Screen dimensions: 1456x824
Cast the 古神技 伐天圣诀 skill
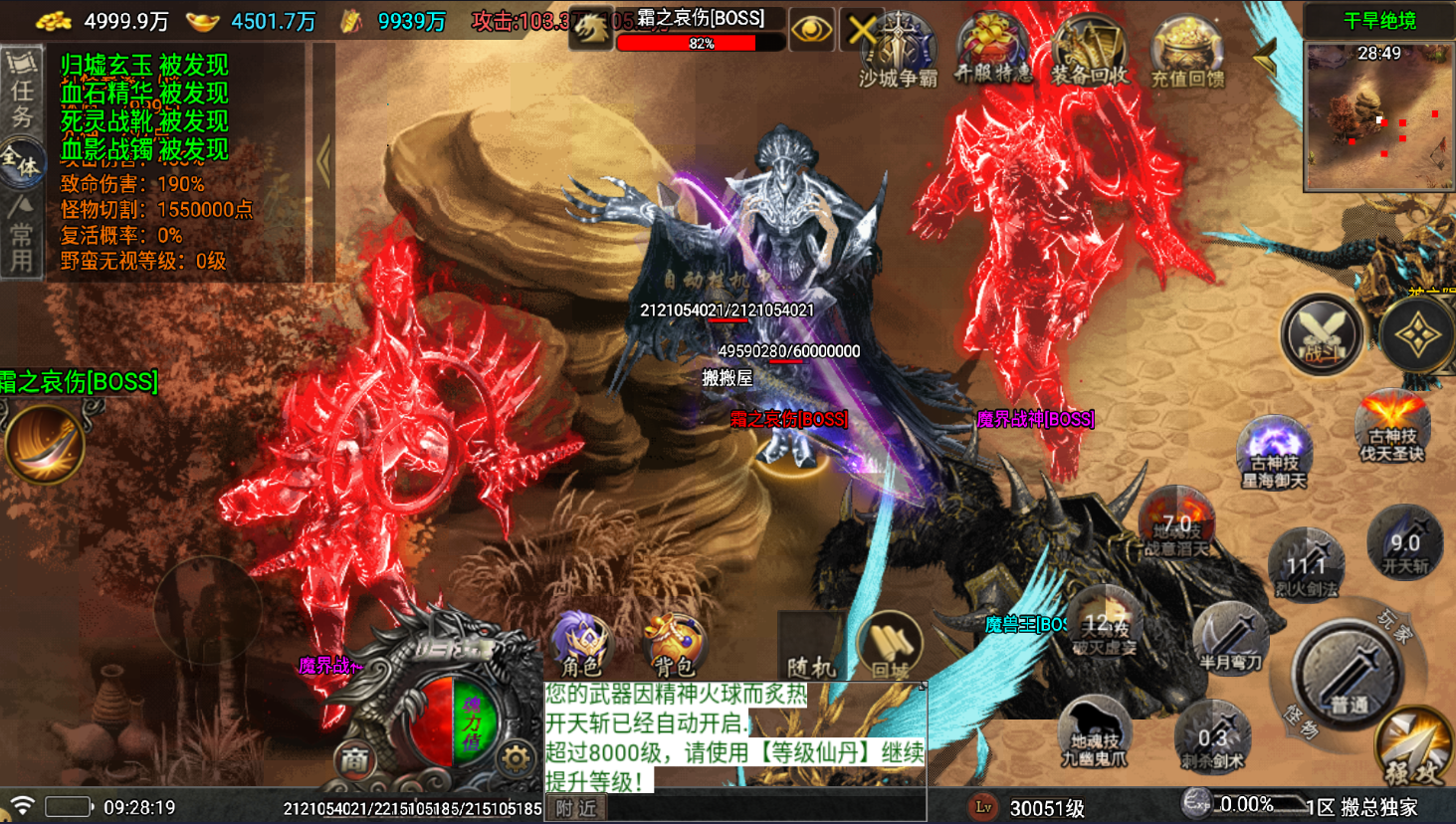tap(1393, 428)
